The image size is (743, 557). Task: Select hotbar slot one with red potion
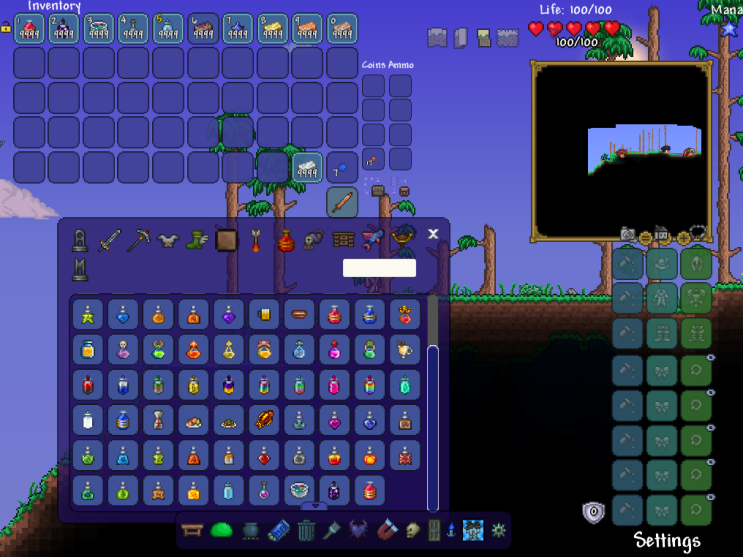pyautogui.click(x=29, y=29)
